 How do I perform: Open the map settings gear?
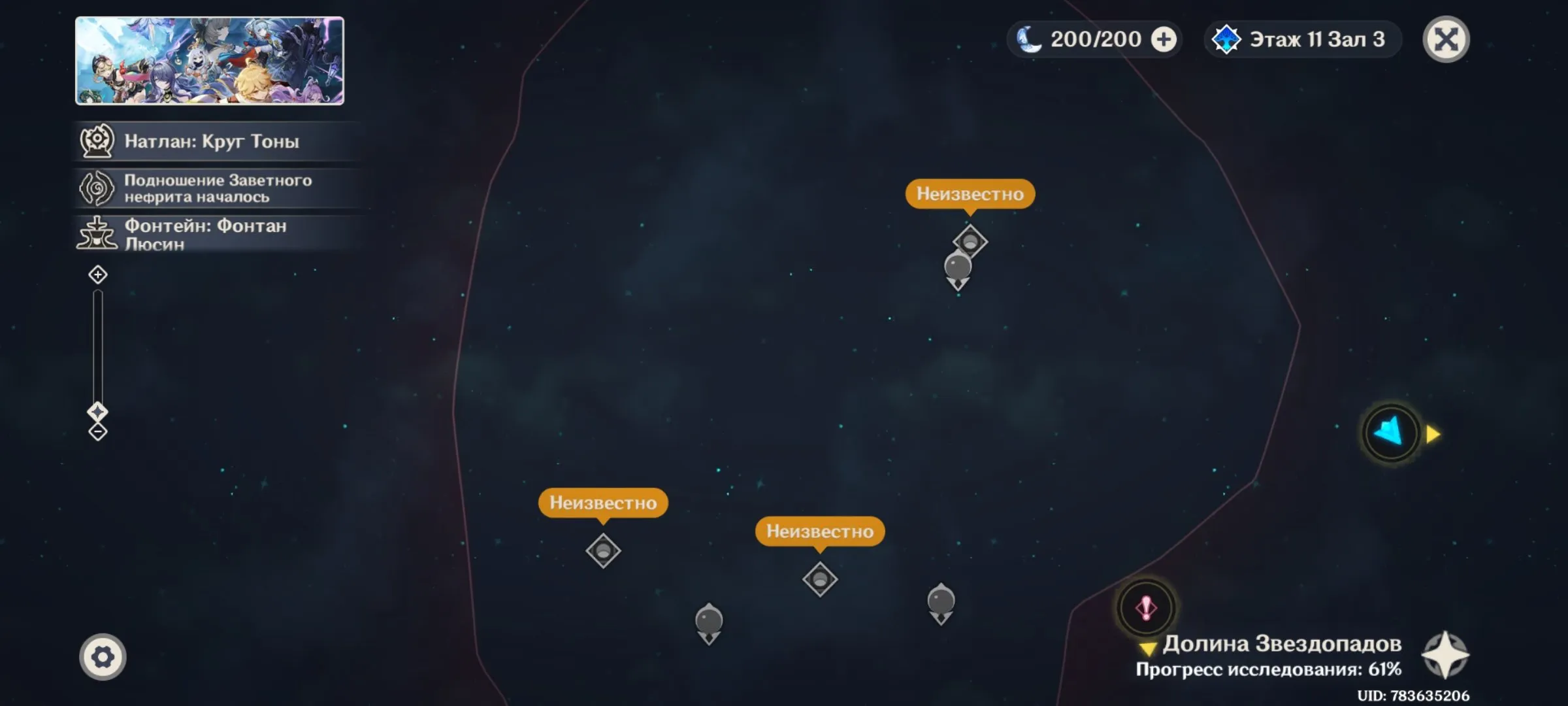click(103, 656)
